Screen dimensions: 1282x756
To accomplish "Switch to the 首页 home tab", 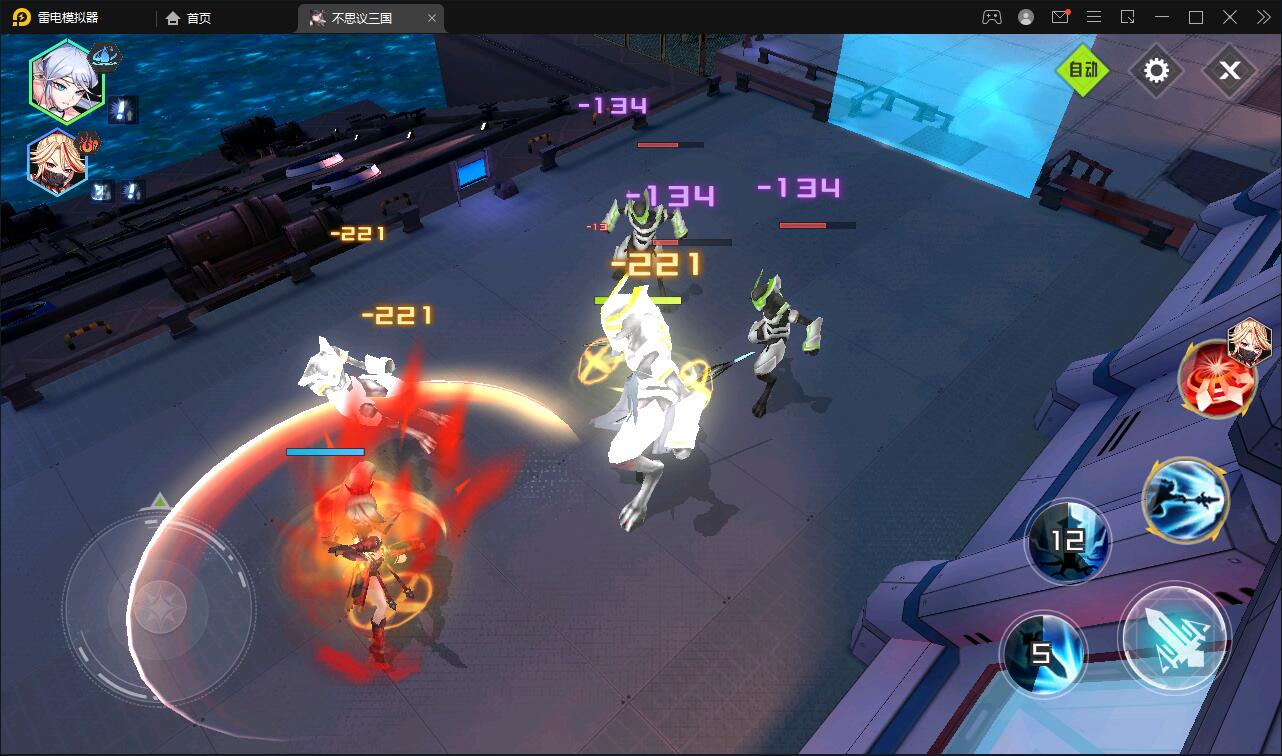I will 189,17.
